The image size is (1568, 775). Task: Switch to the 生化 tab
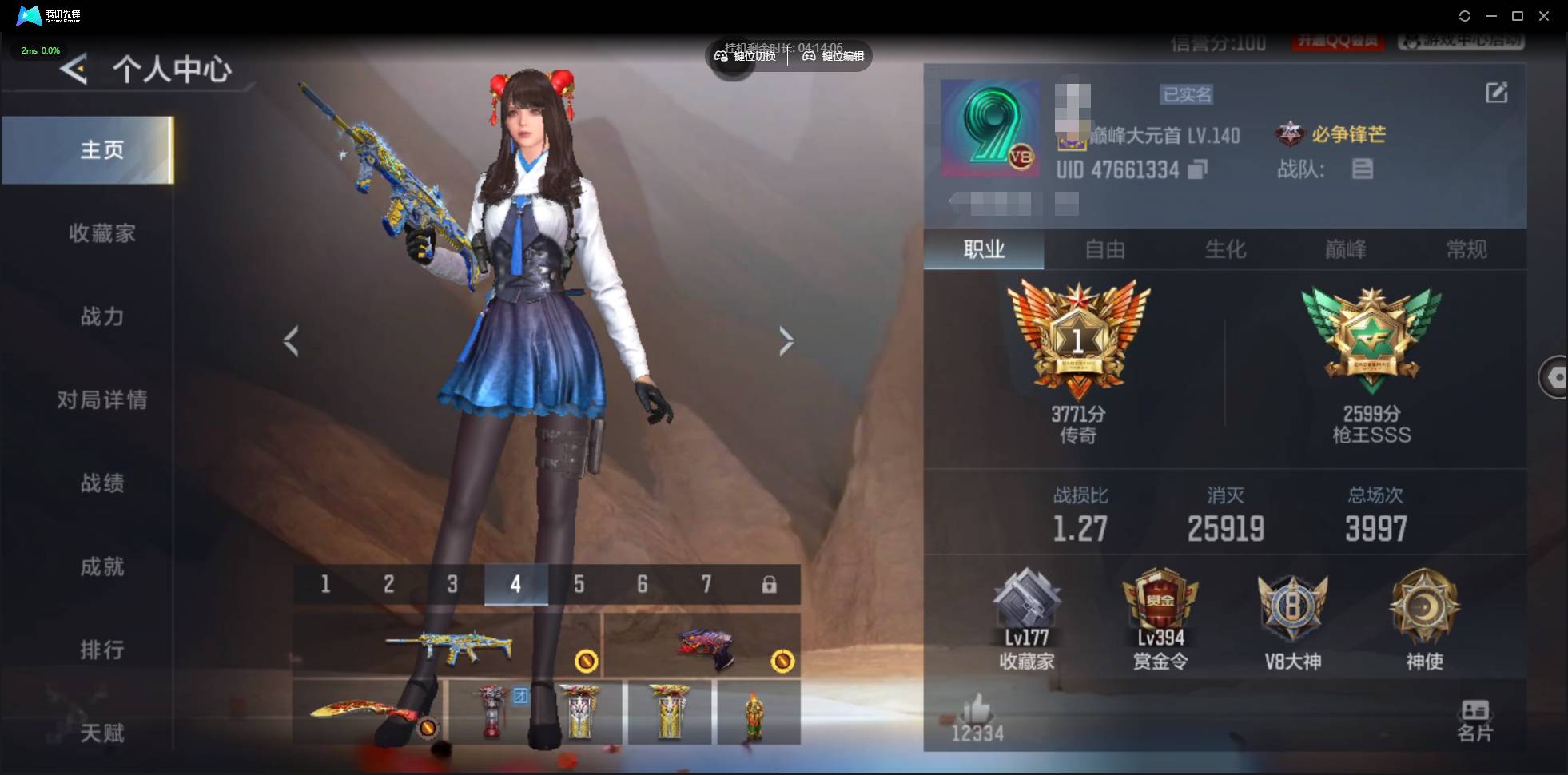[x=1225, y=250]
